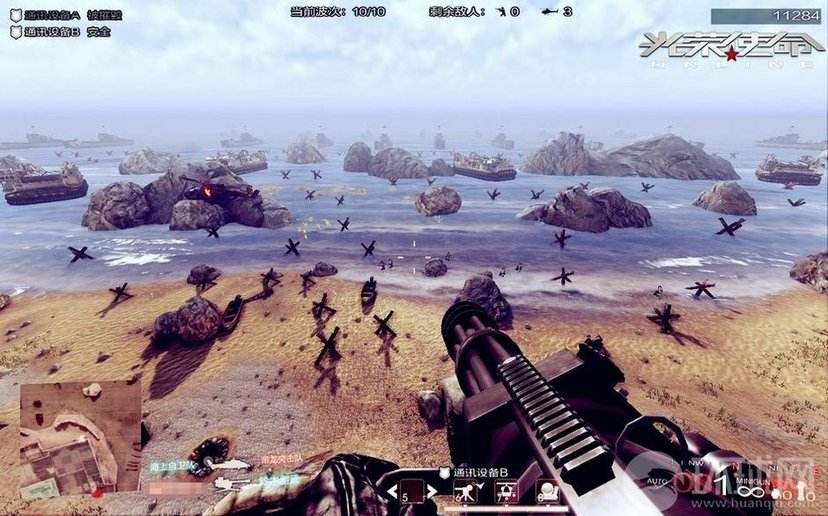Select the 通讯设备B 安全 objective entry

pos(62,32)
